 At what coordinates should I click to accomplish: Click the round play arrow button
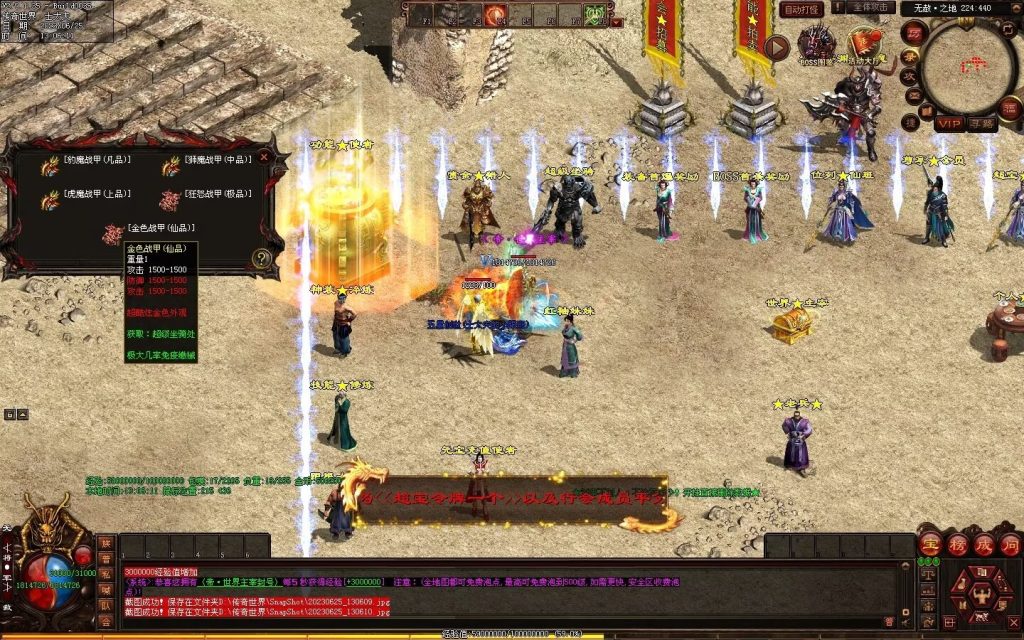click(777, 46)
